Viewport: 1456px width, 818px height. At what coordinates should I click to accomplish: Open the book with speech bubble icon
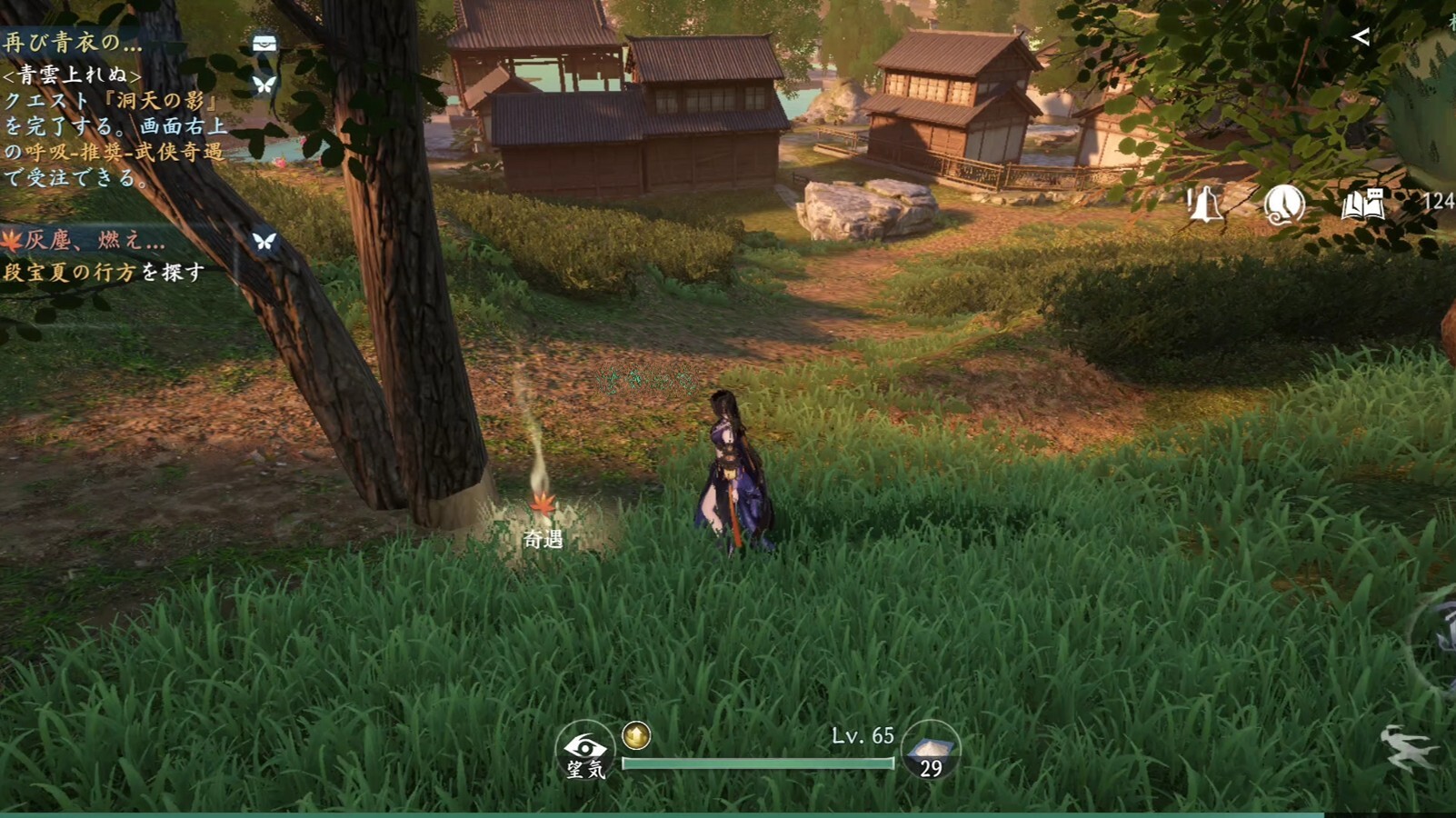[1362, 205]
